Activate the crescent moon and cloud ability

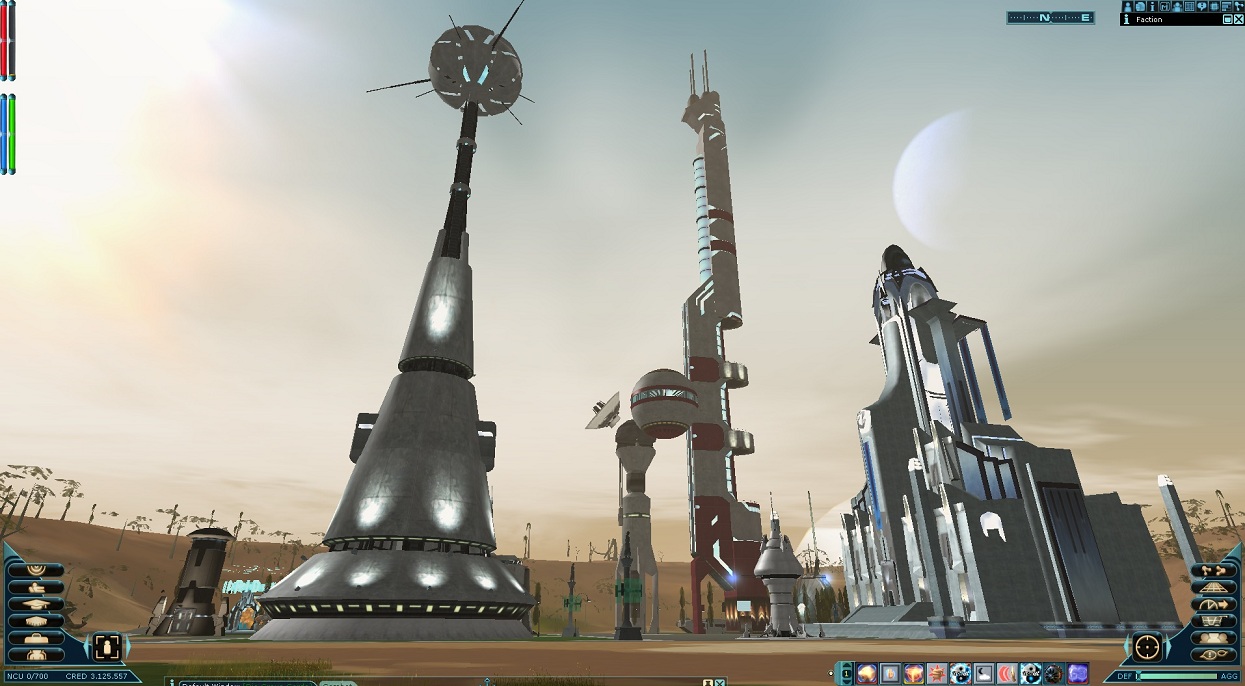tap(985, 674)
